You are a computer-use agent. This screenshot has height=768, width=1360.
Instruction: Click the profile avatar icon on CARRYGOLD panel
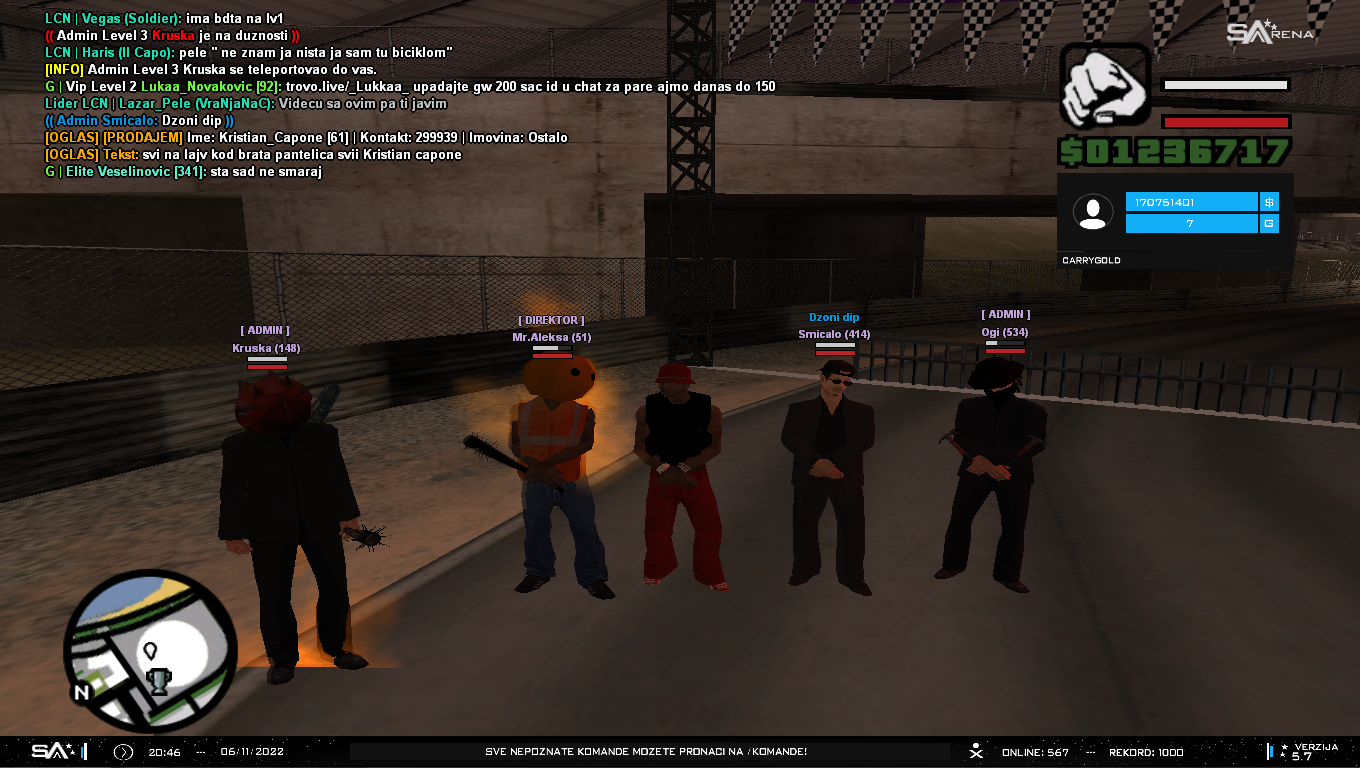(1092, 211)
